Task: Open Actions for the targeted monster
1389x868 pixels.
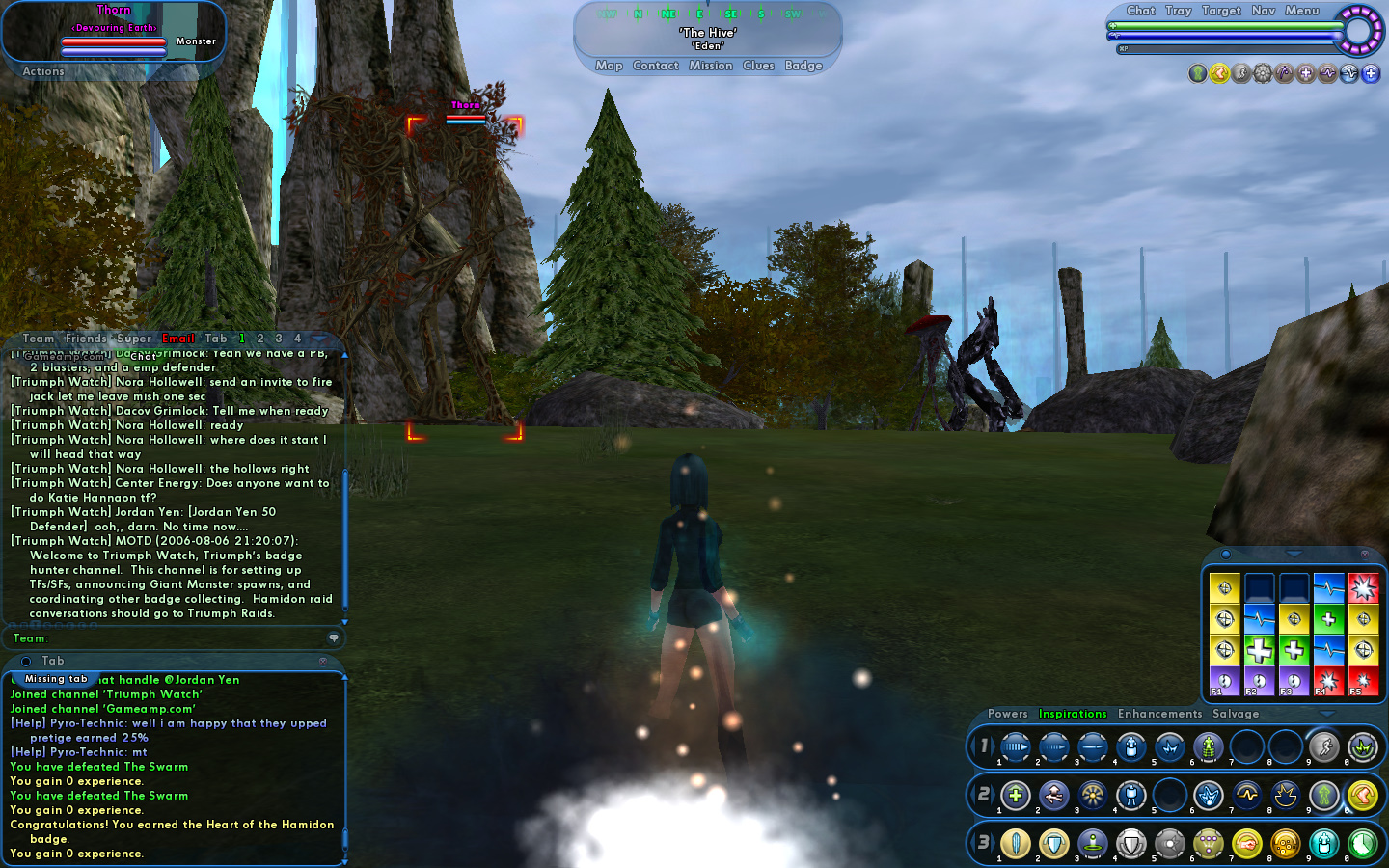Action: point(43,71)
